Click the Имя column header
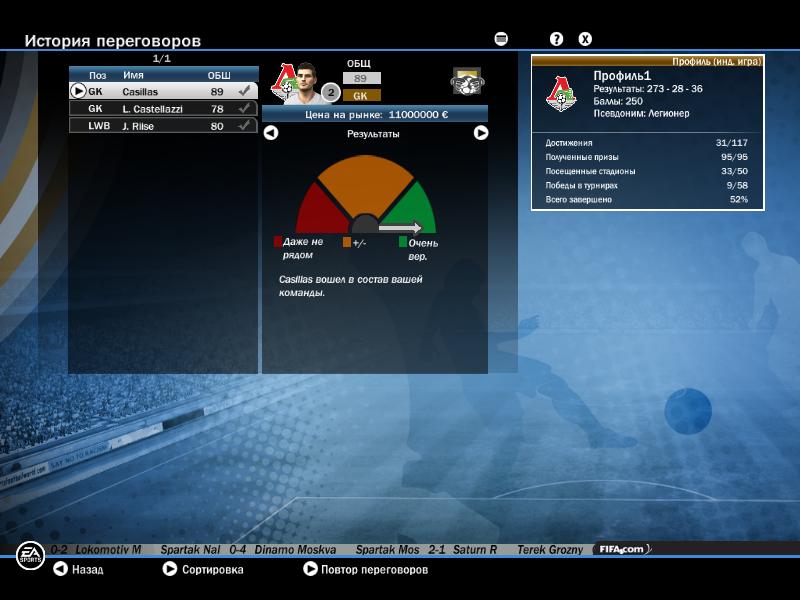The width and height of the screenshot is (800, 600). pos(133,75)
